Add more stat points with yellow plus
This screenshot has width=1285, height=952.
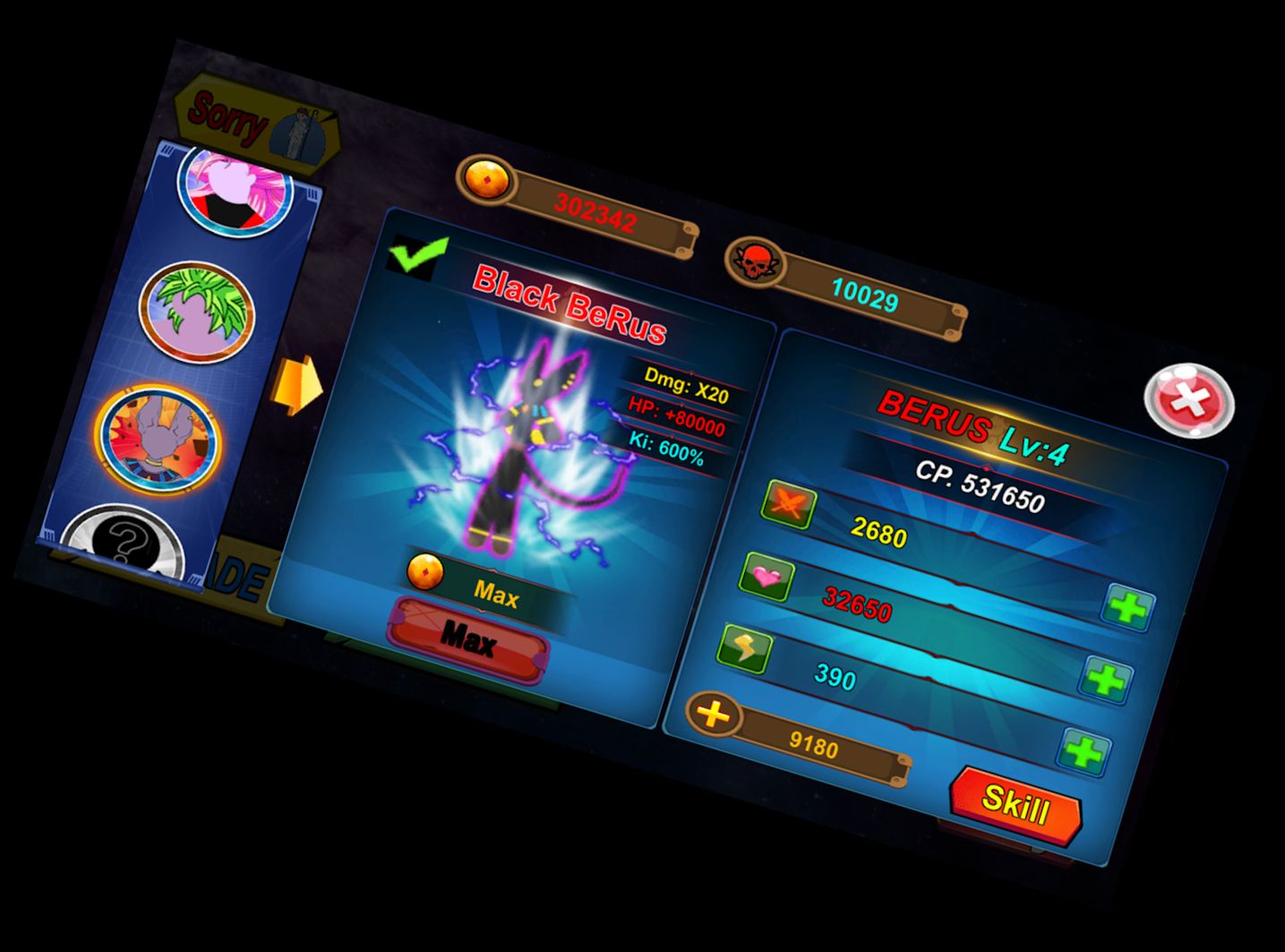pos(714,714)
